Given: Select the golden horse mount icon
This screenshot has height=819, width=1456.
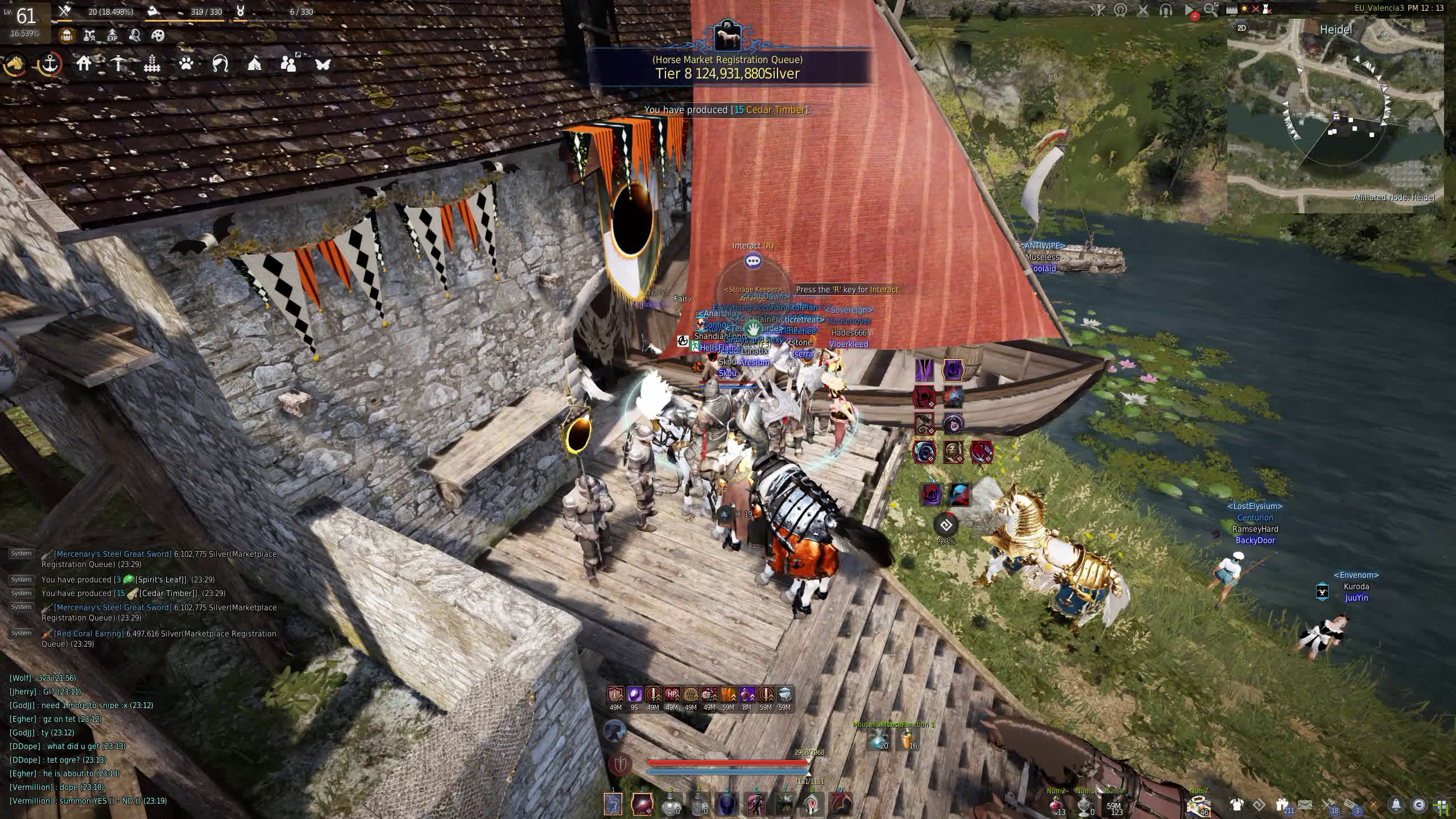Looking at the screenshot, I should [x=15, y=64].
